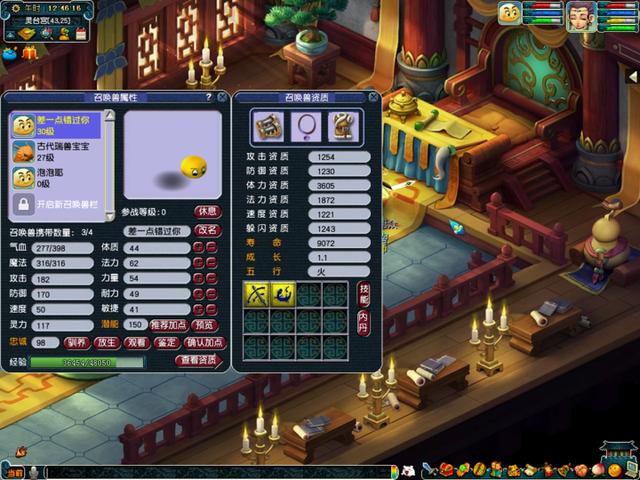Screen dimensions: 640x480
Task: Release the pet with 放生
Action: pos(107,342)
